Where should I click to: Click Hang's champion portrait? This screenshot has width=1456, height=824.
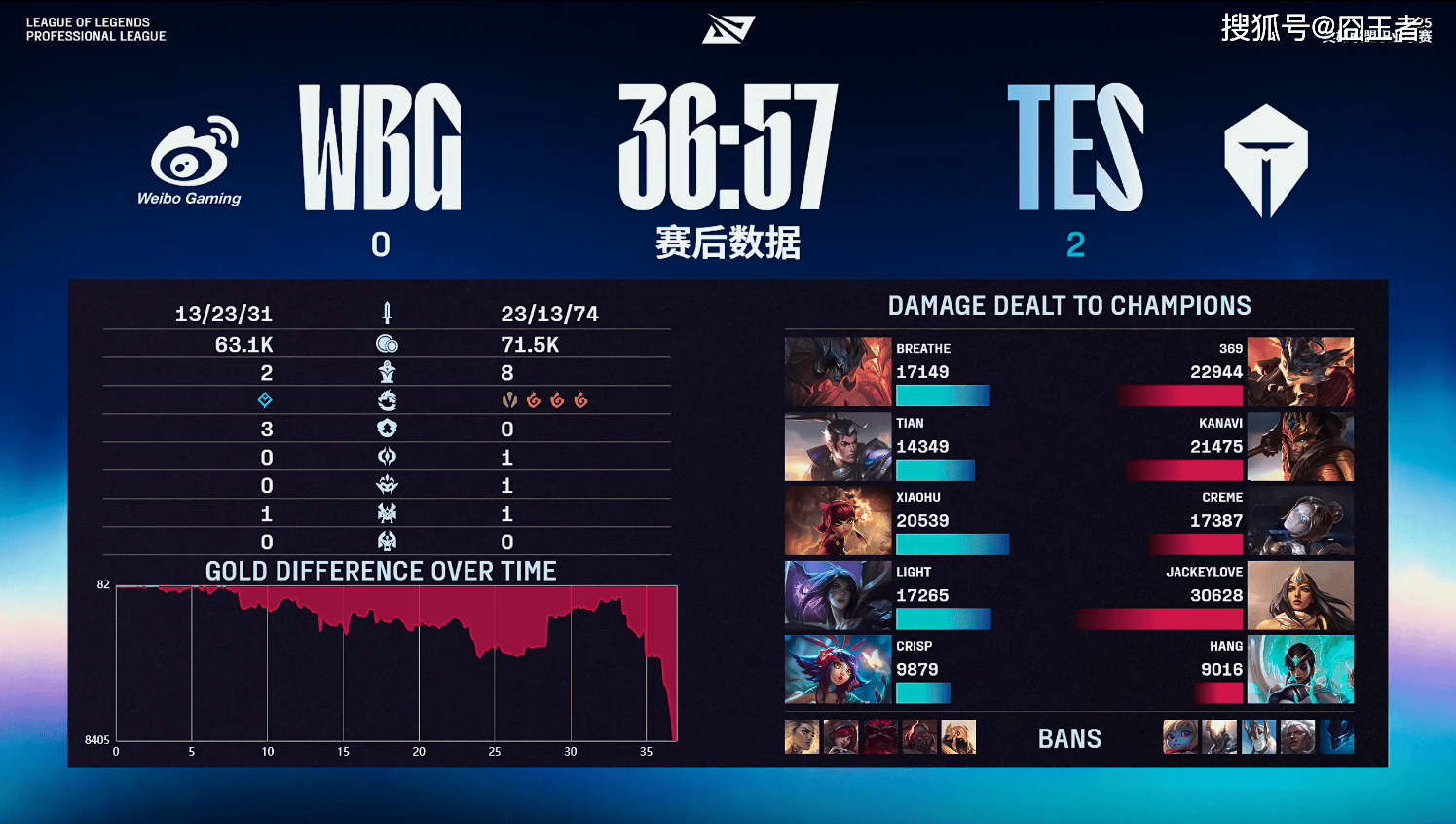coord(1300,669)
